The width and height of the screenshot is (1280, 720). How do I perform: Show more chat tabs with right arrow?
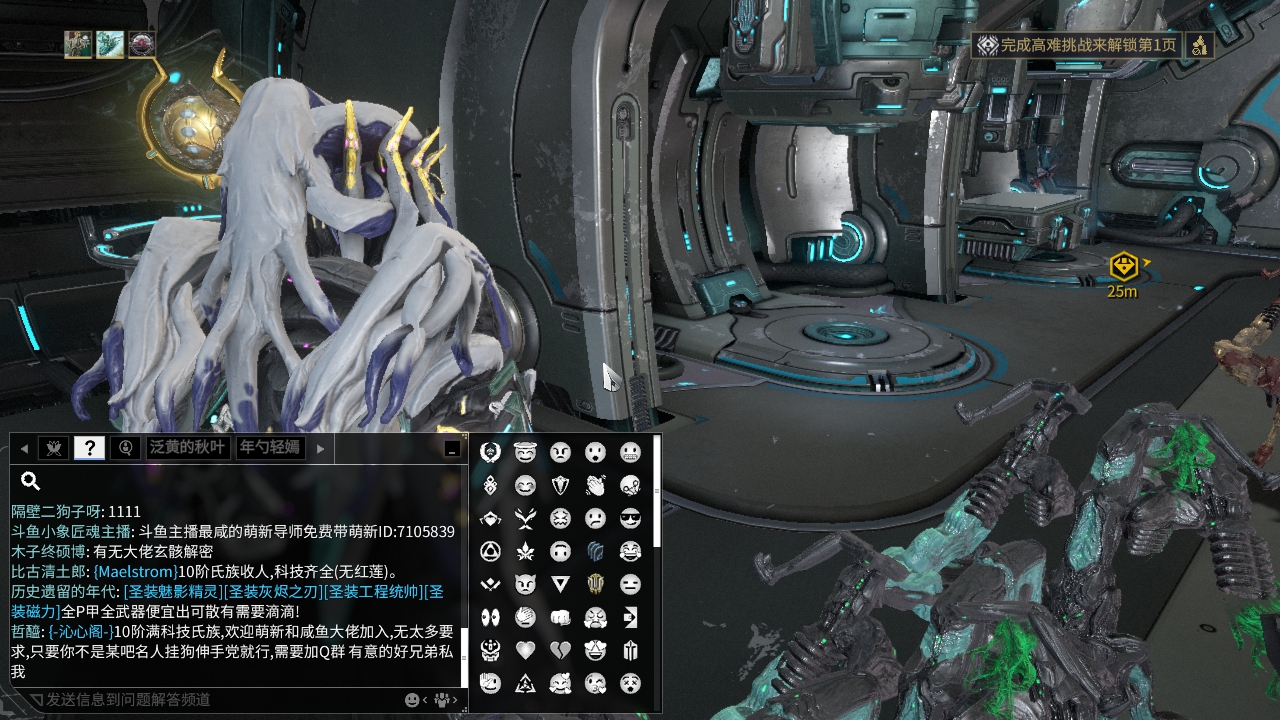coord(320,448)
